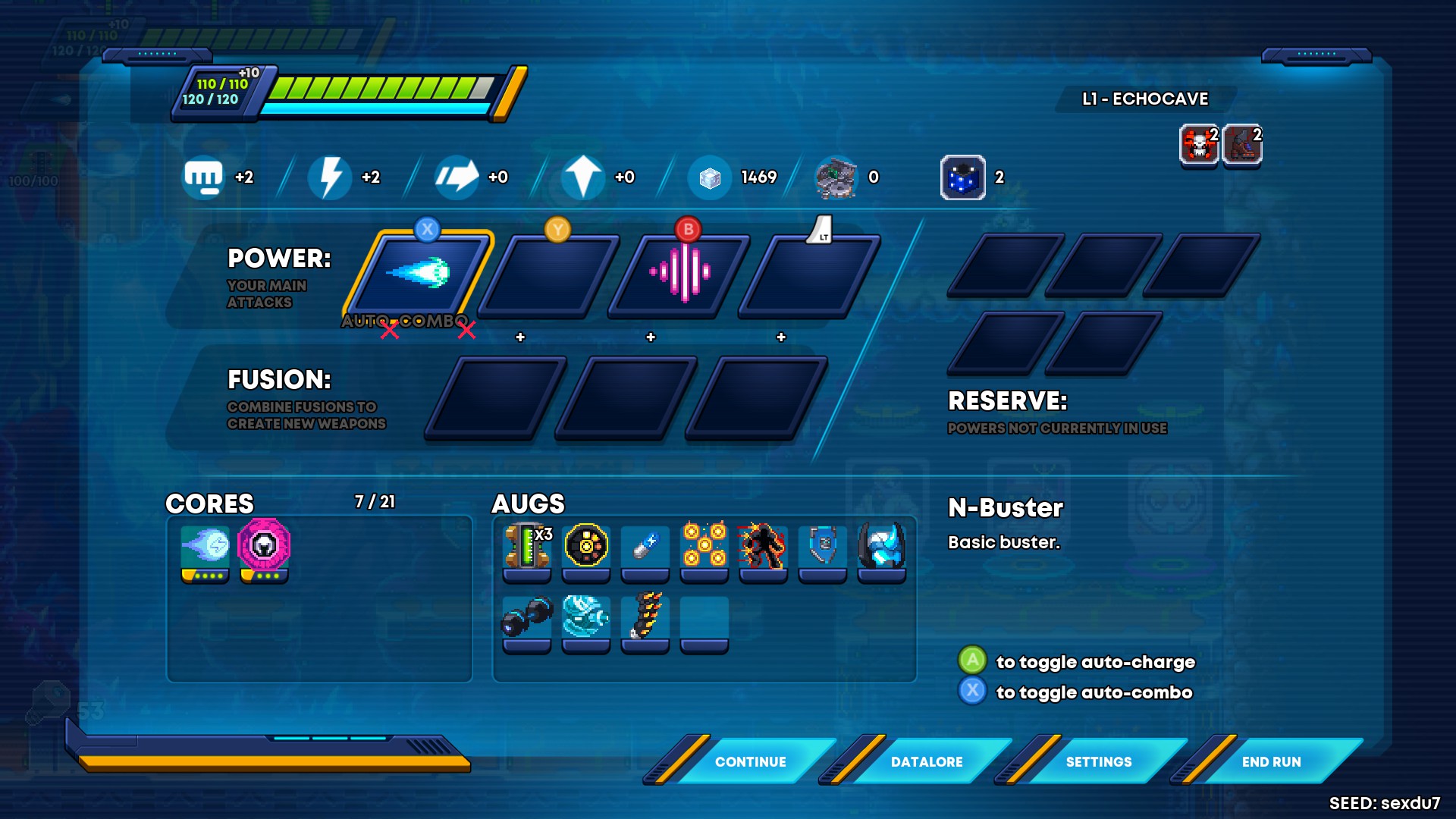1456x819 pixels.
Task: Open the Datalore menu
Action: coord(926,761)
